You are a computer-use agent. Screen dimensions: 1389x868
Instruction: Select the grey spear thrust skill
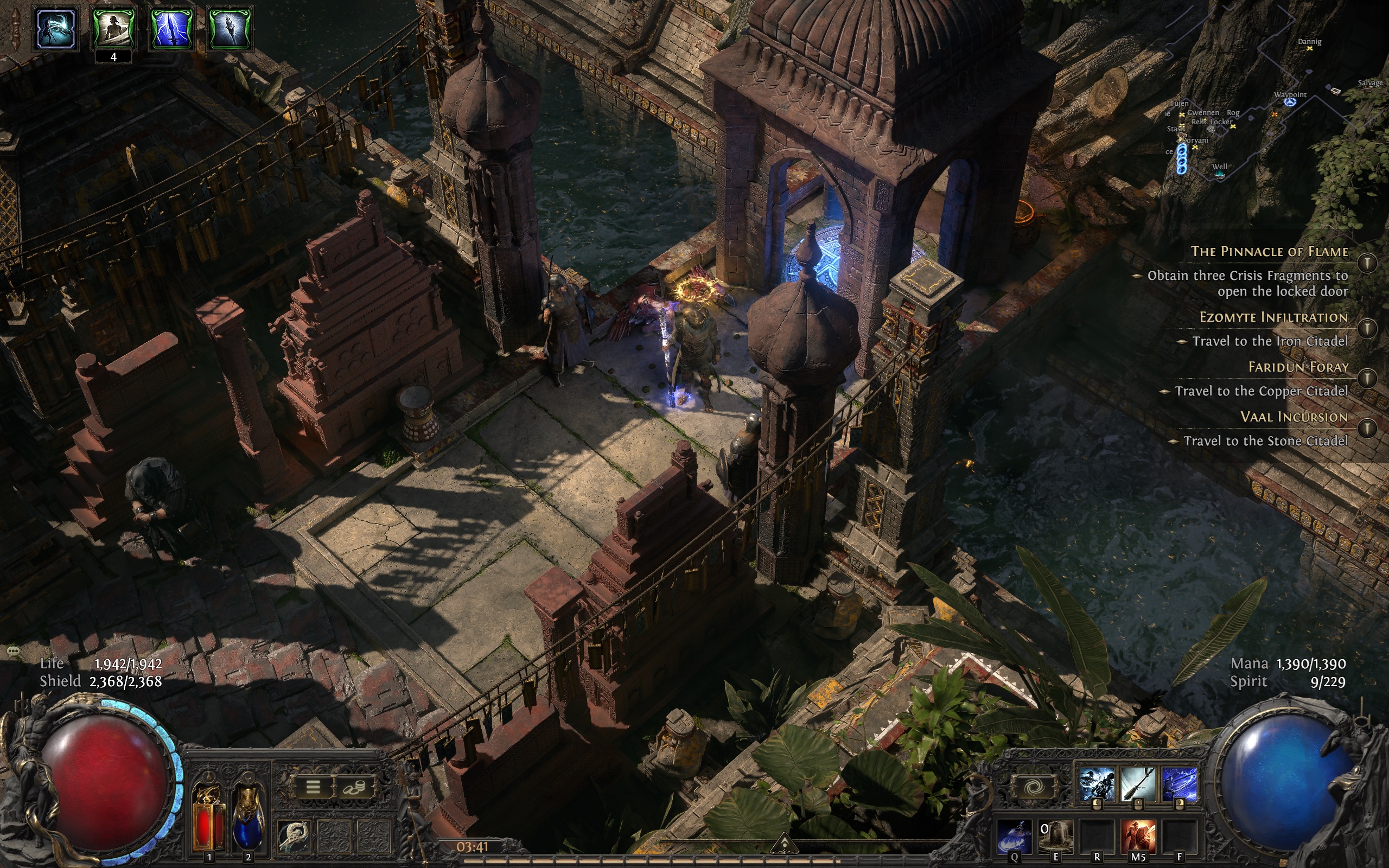tap(1138, 786)
